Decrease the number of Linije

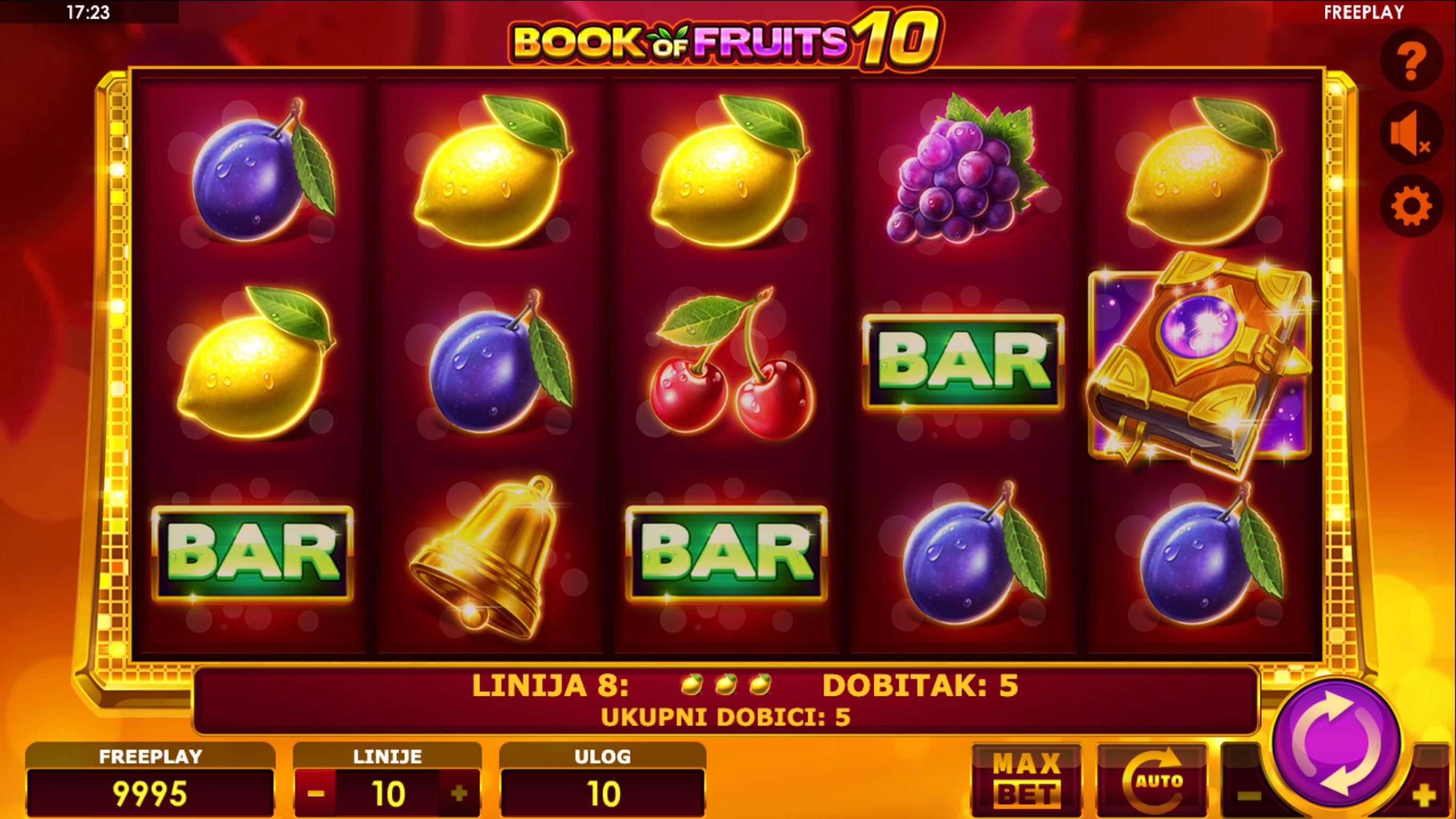[x=316, y=793]
